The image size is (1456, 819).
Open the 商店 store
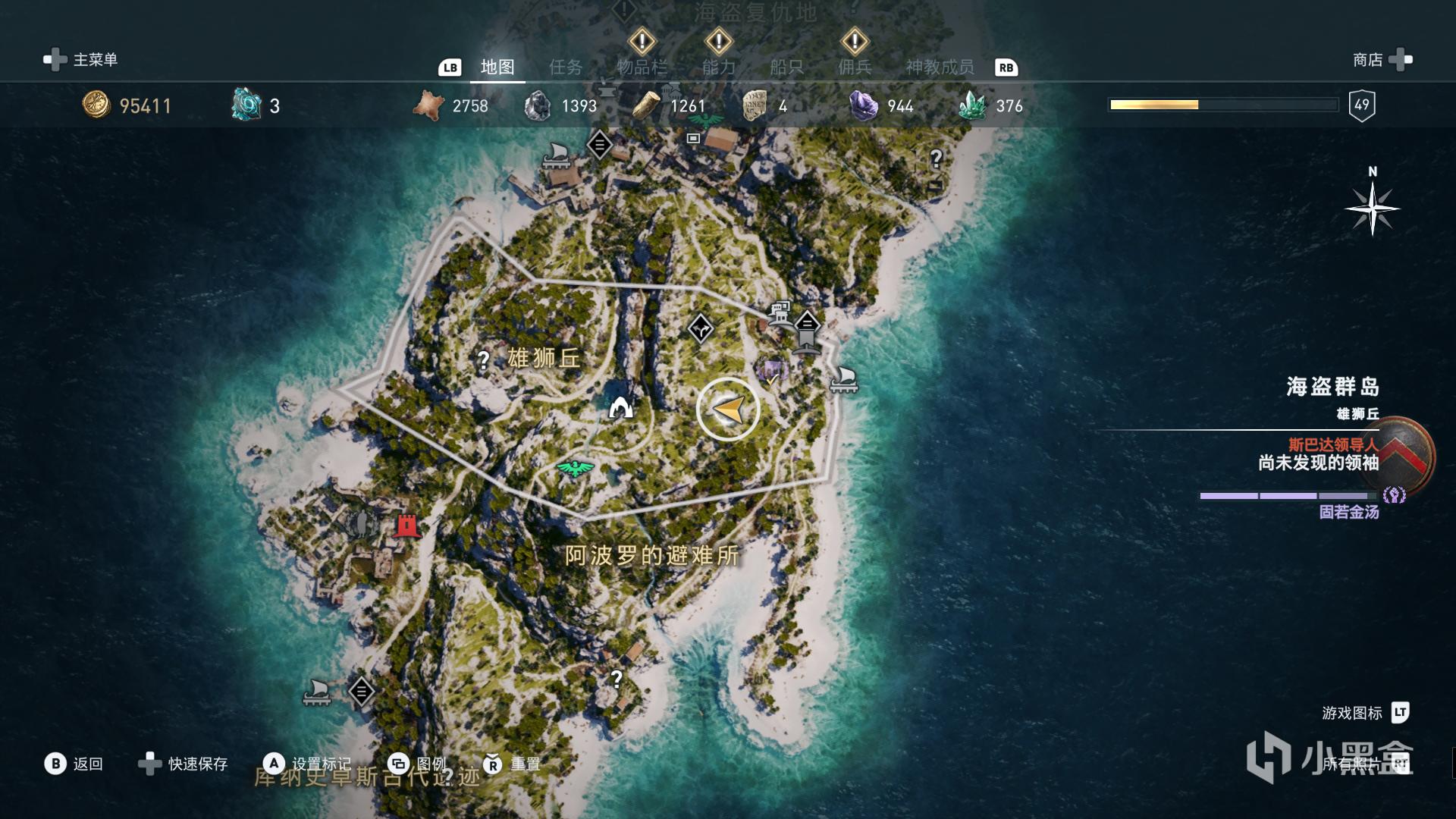[1382, 60]
